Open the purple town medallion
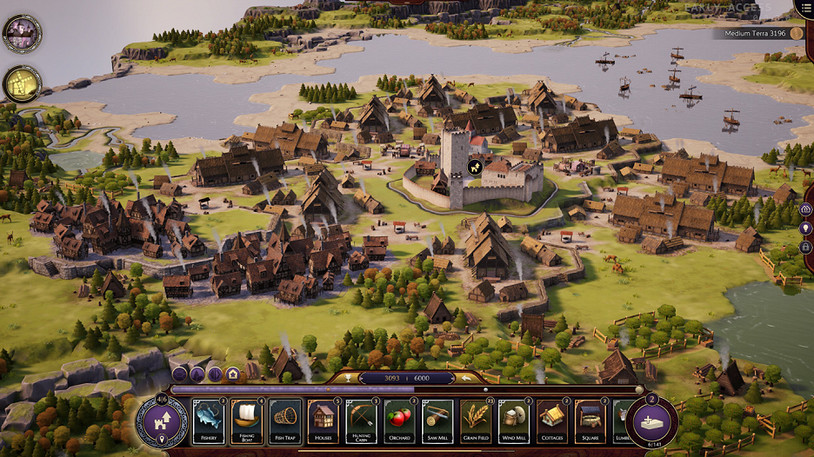Screen dimensions: 814x457 21,34
